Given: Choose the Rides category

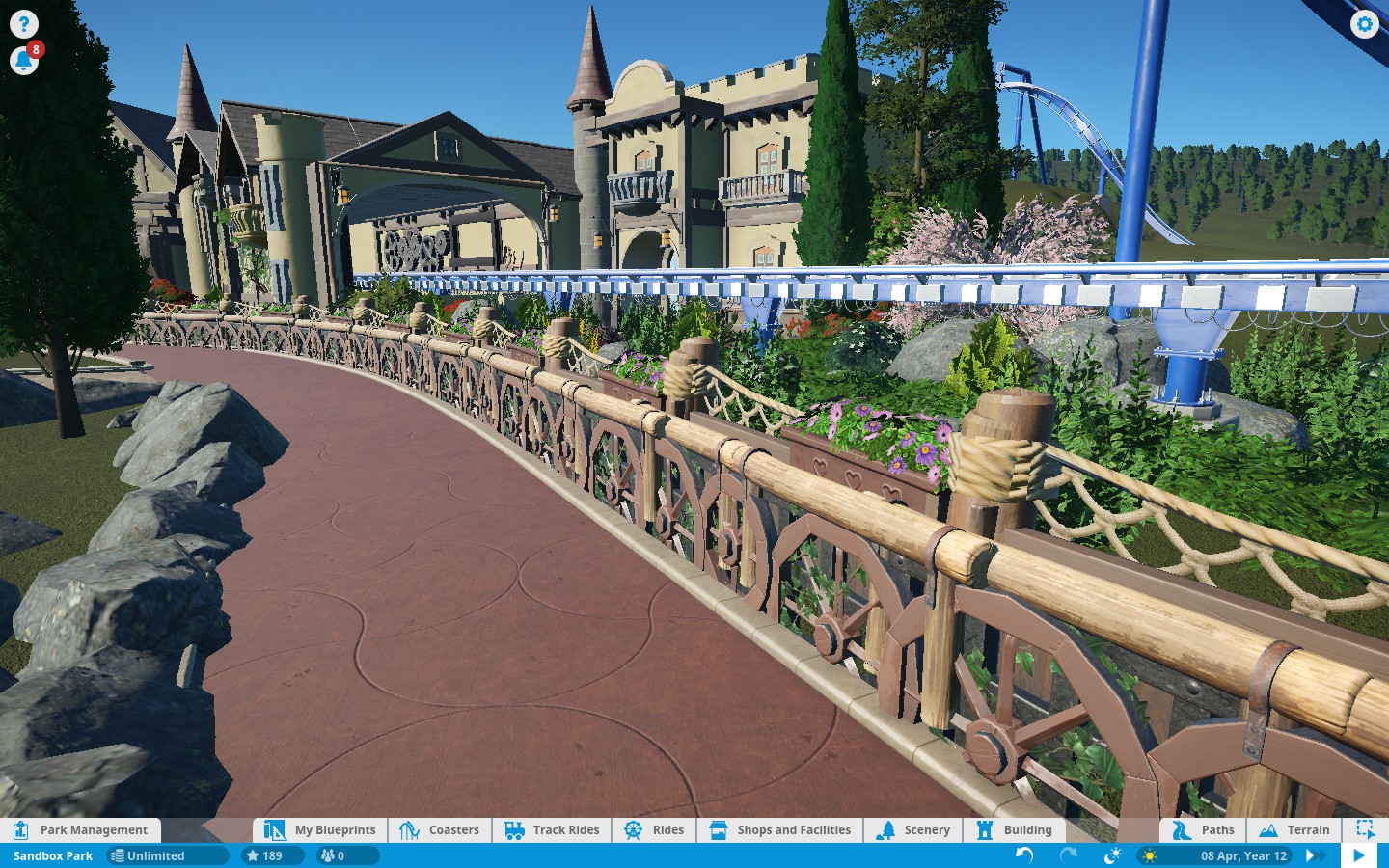Looking at the screenshot, I should [x=654, y=829].
